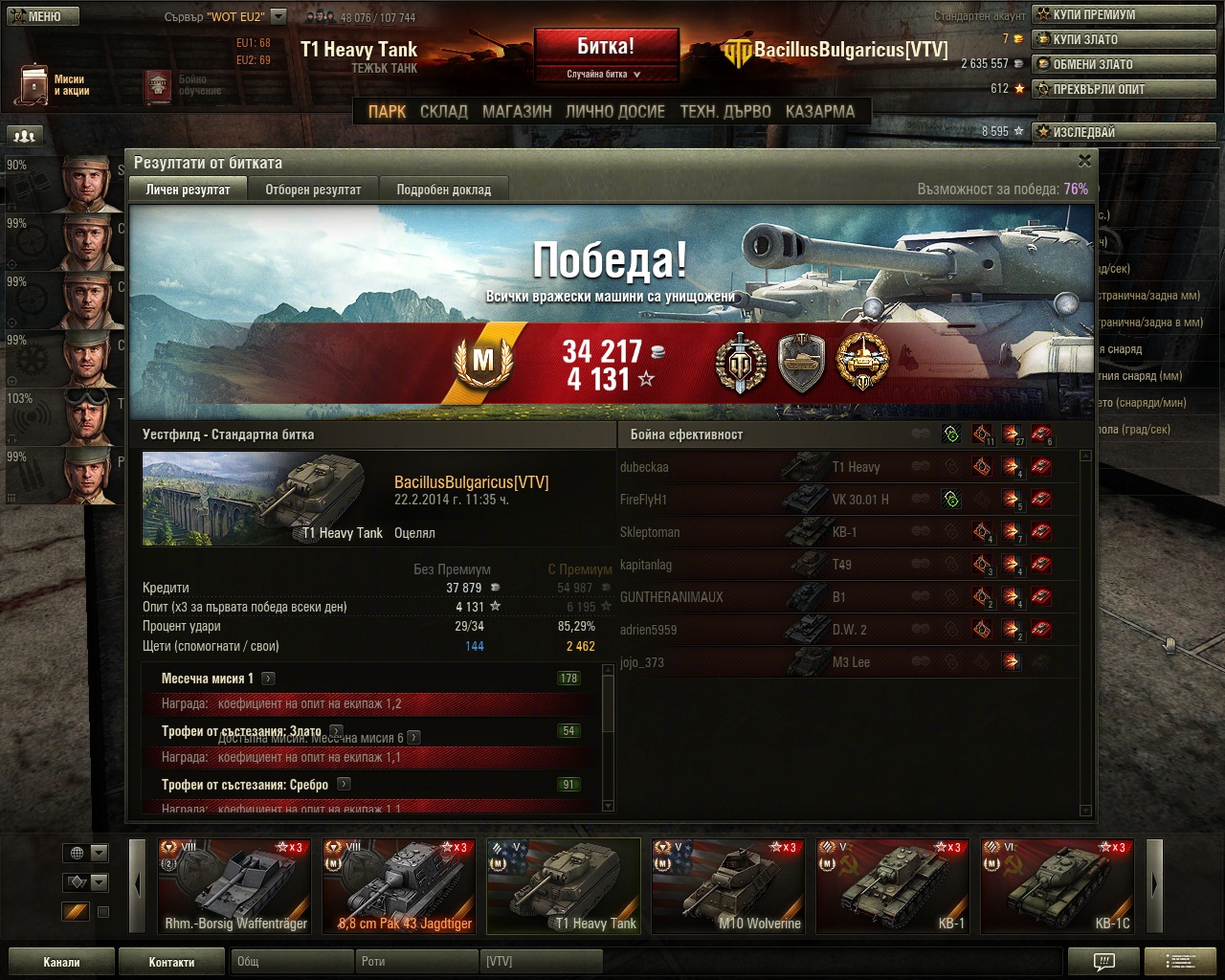
Task: Open ЛИЧНО ДОСИЕ profile section
Action: (614, 112)
